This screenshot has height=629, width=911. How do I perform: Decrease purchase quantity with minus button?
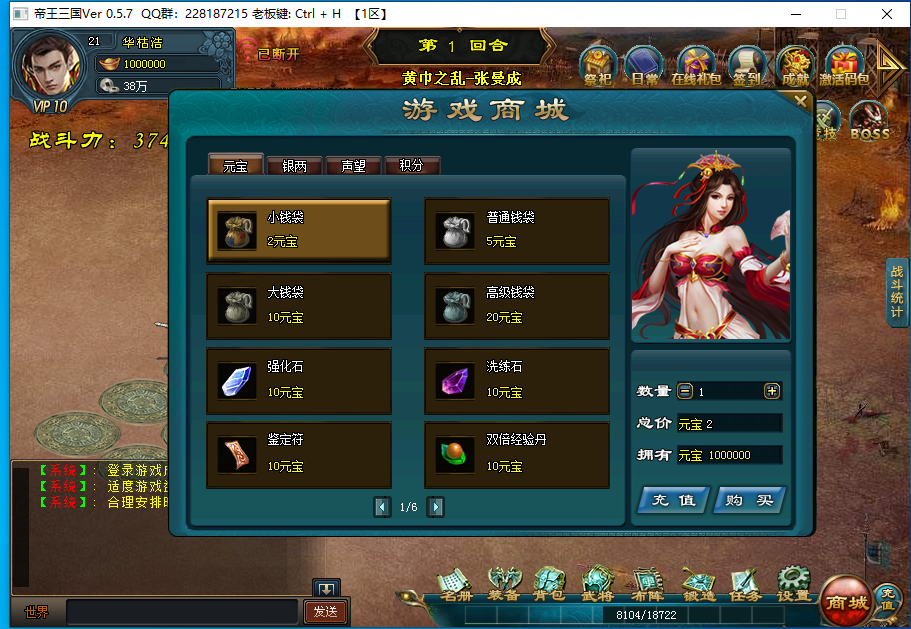[685, 391]
